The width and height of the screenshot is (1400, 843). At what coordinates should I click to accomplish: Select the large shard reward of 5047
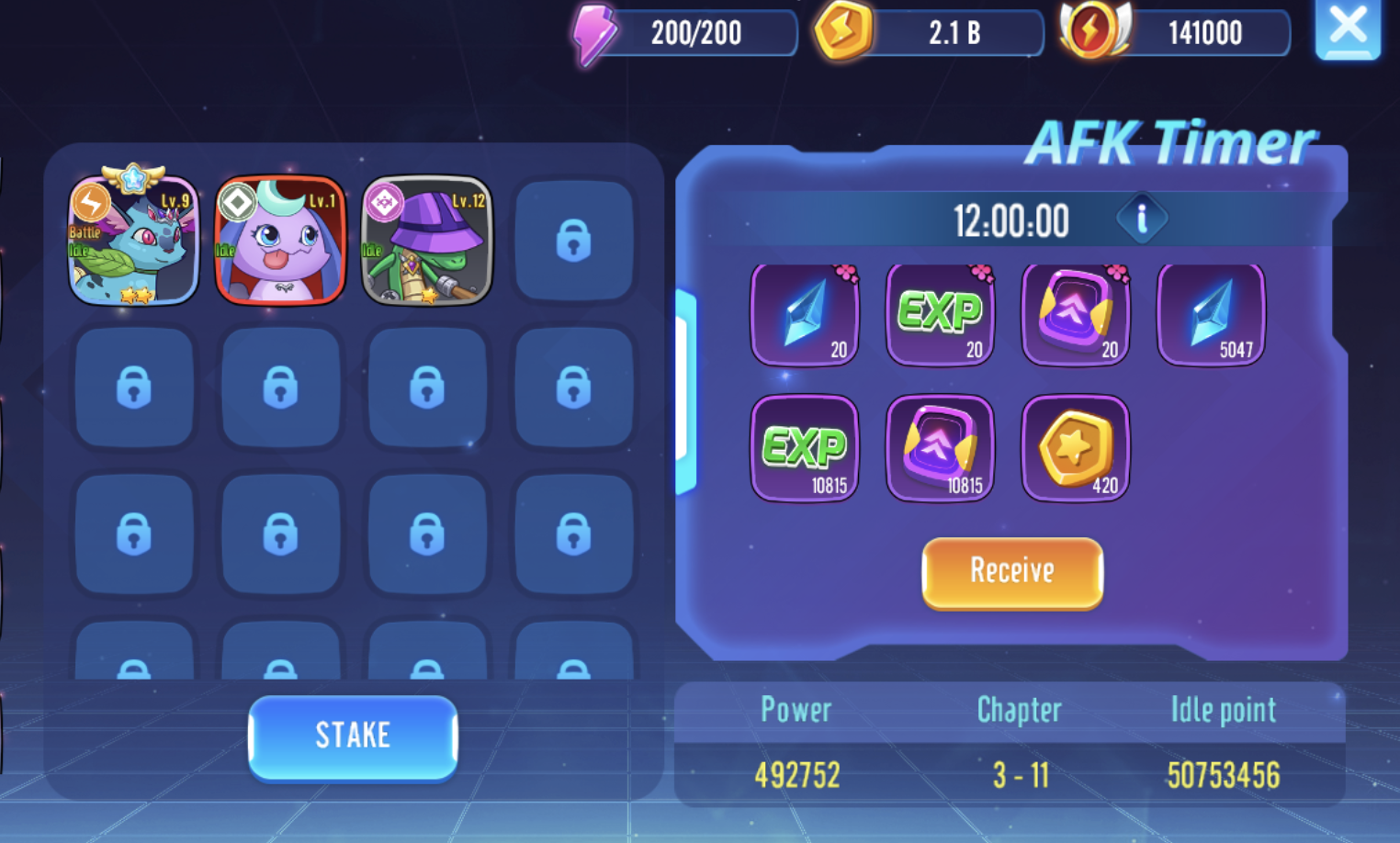point(1210,314)
